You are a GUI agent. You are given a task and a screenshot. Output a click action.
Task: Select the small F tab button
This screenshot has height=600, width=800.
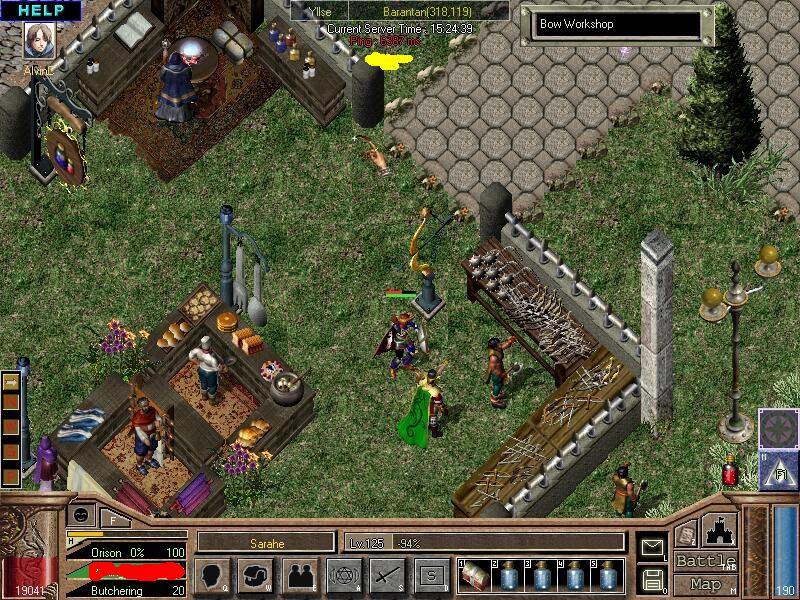(x=115, y=519)
